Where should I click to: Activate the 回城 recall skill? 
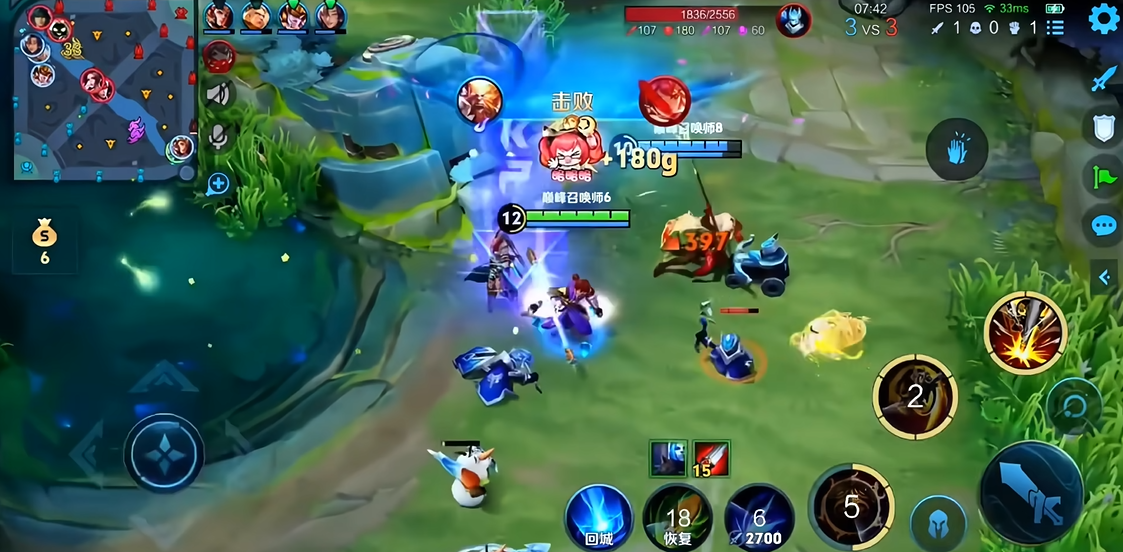click(598, 516)
